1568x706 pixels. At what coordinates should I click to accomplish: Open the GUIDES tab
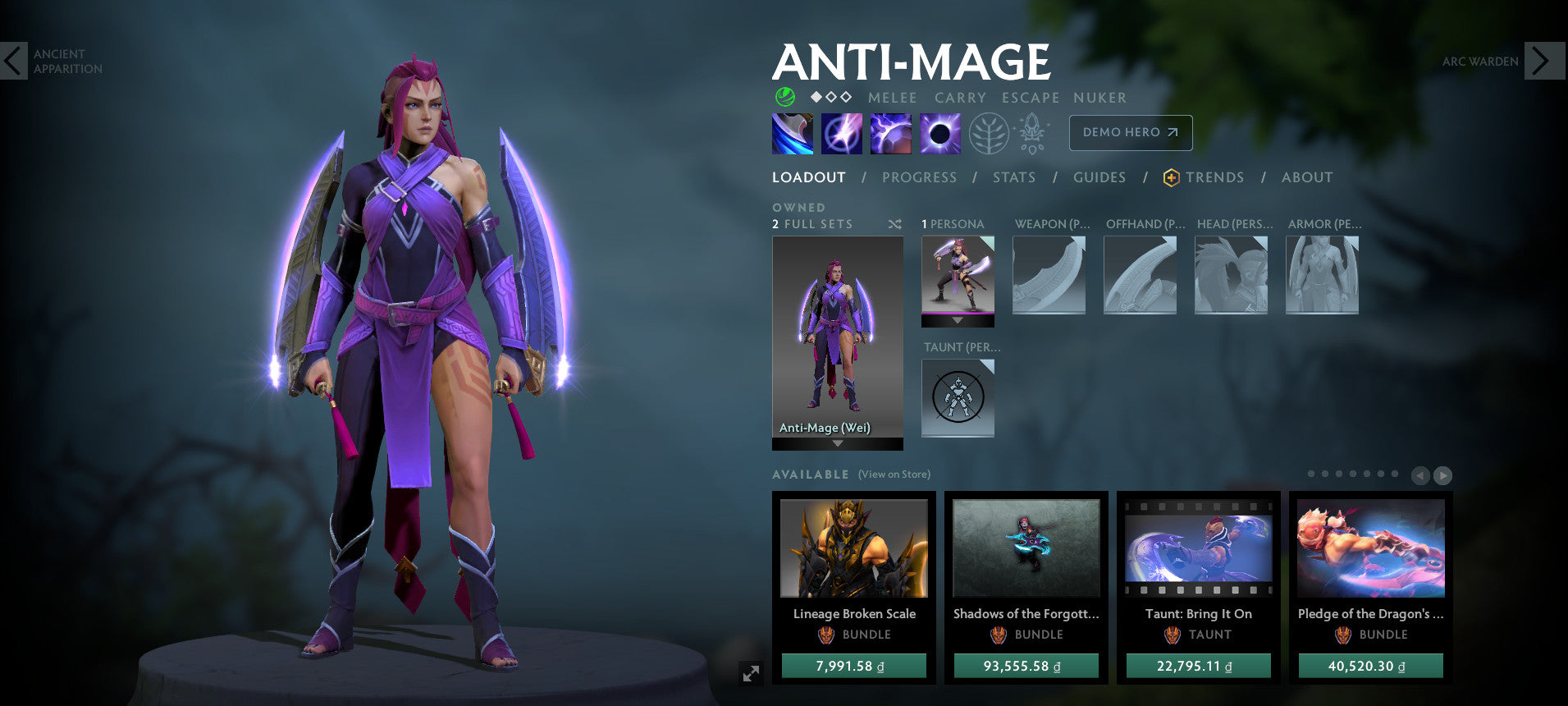pos(1099,177)
